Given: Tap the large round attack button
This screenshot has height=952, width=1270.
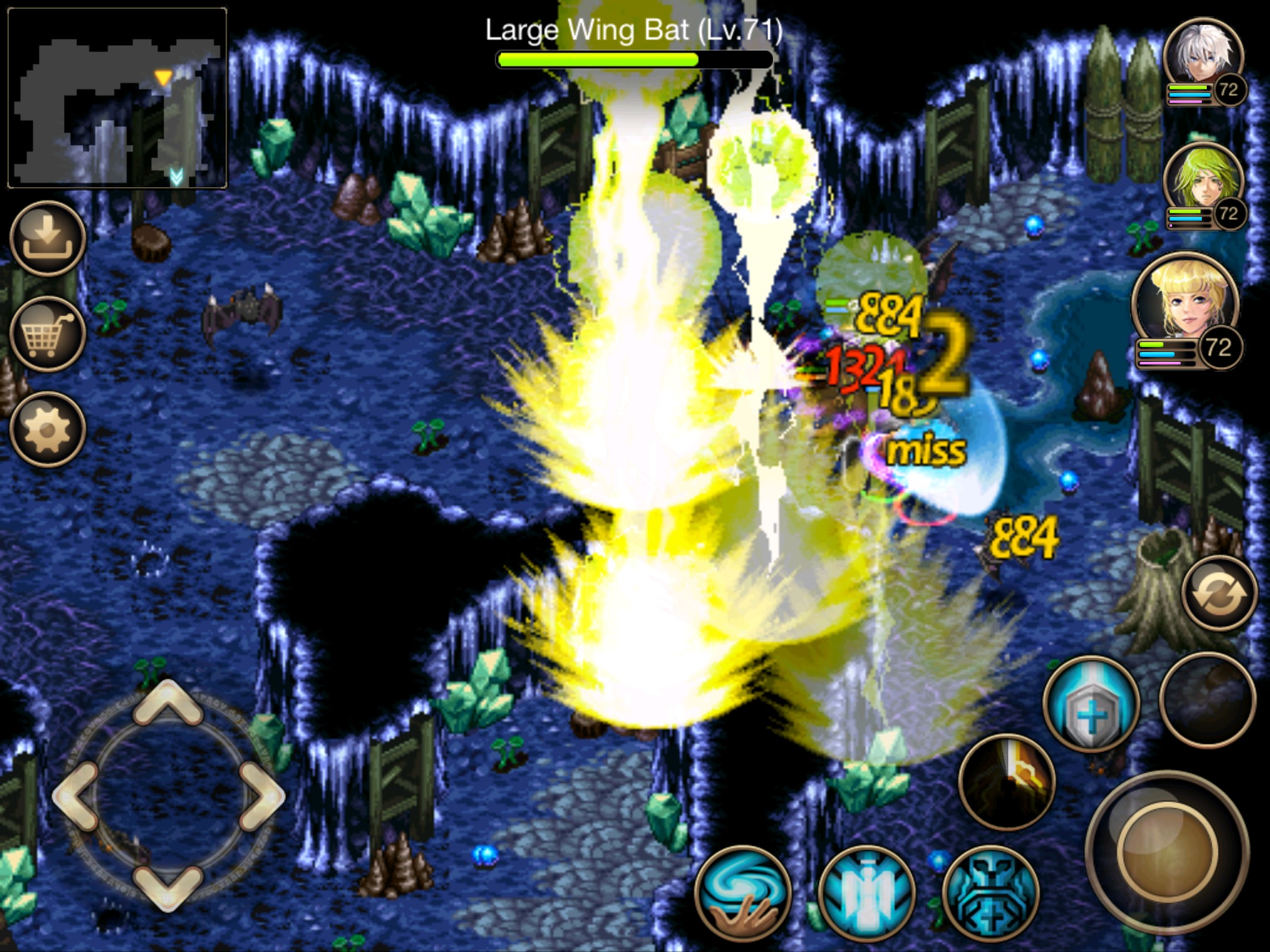Looking at the screenshot, I should pyautogui.click(x=1166, y=852).
